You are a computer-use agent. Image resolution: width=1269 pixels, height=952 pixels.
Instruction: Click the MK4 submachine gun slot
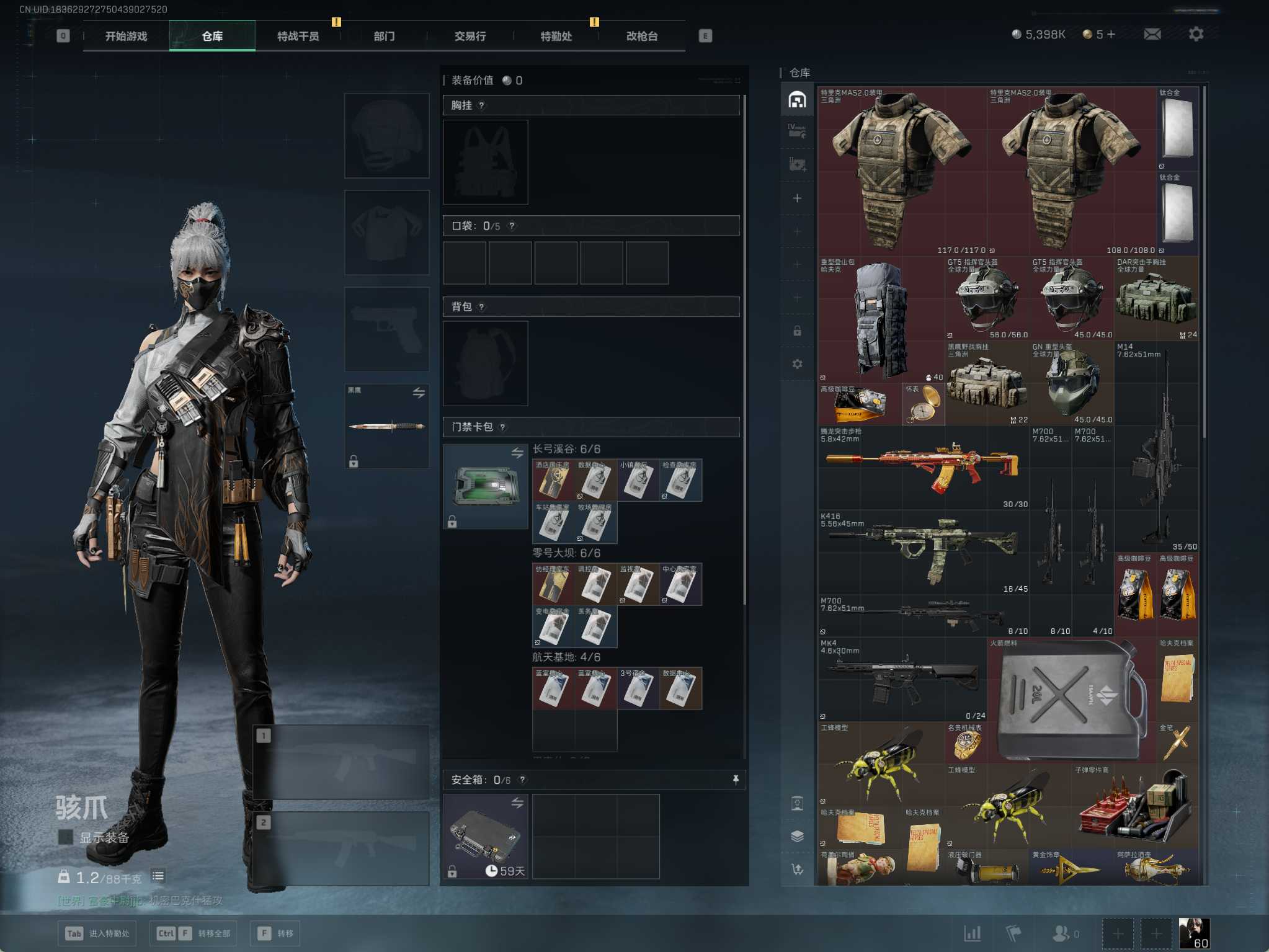(901, 678)
